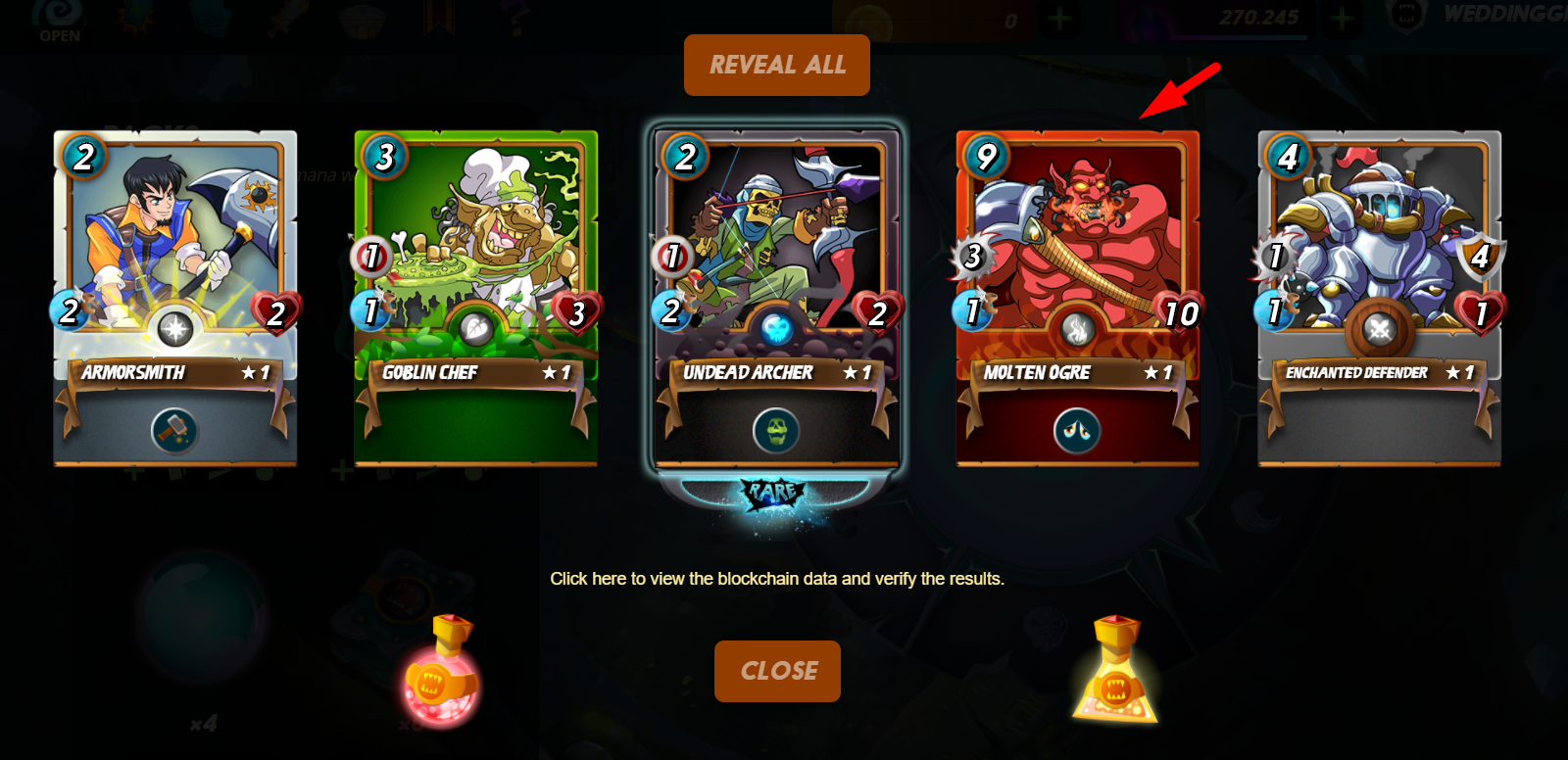Click Molten Ogre's angry eyes ability icon
Screen dimensions: 1568x760
(x=1077, y=431)
